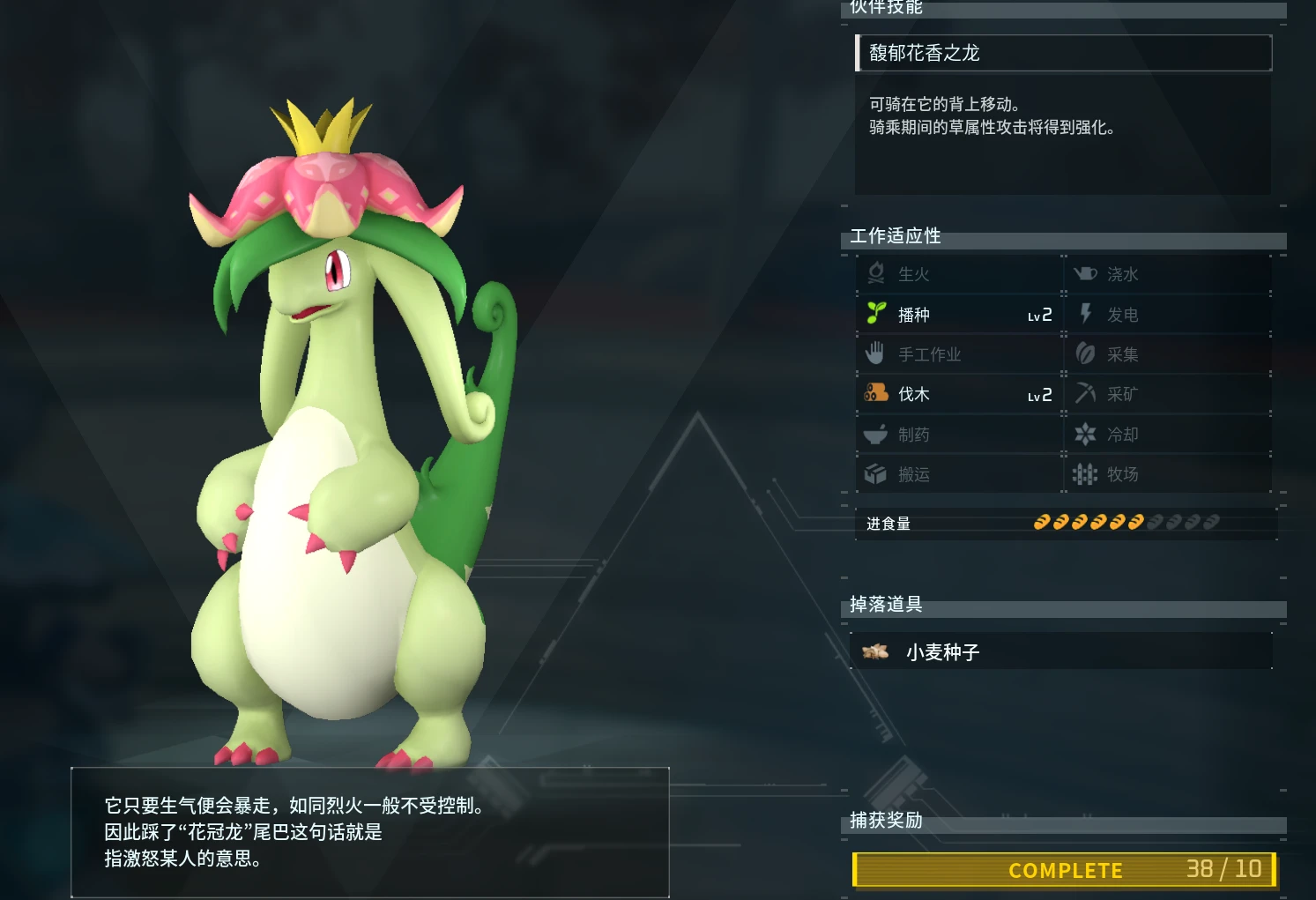Image resolution: width=1316 pixels, height=900 pixels.
Task: Click the 浇水 watering work entry
Action: (1167, 274)
